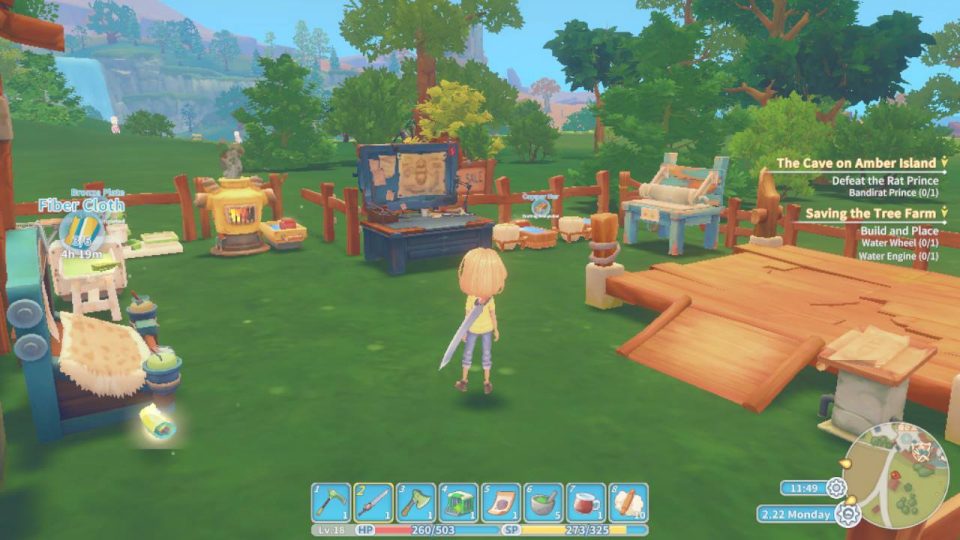
Task: Select the rolling pin dough item in slot 8
Action: pos(628,502)
